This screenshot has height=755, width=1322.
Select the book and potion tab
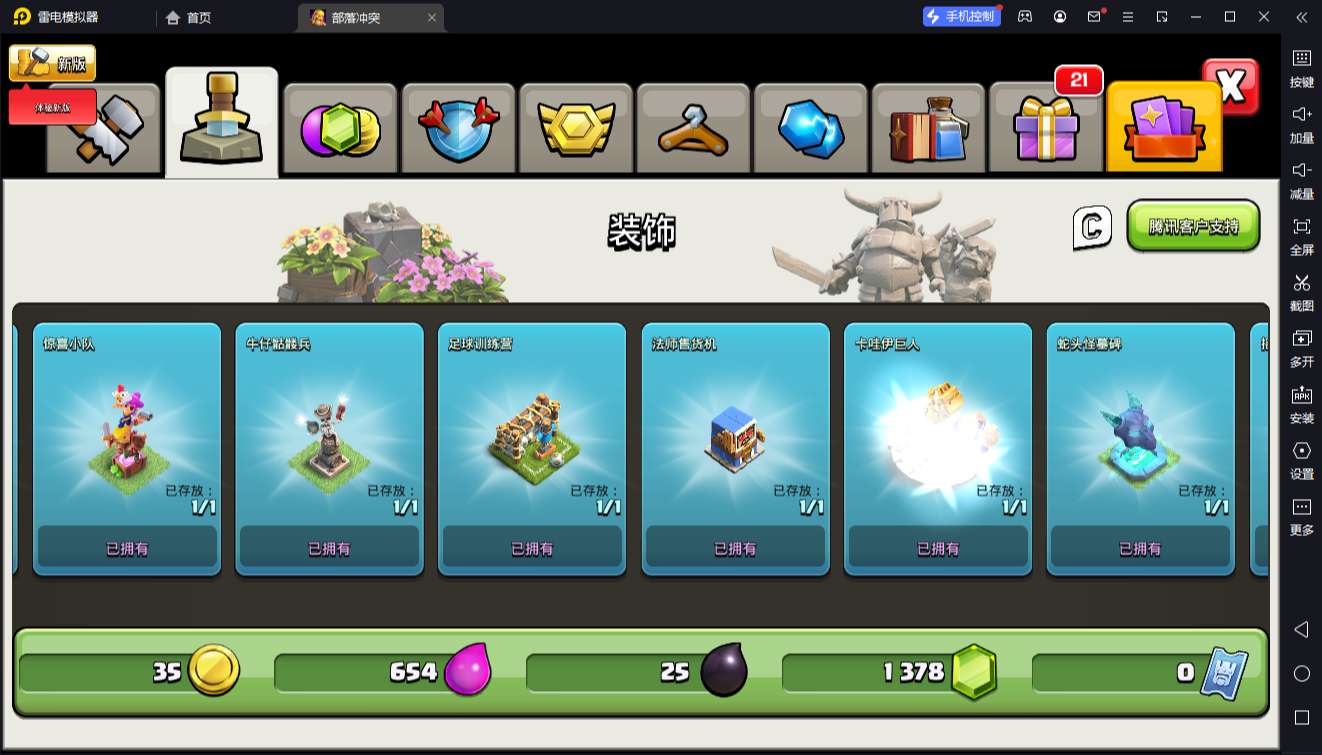(x=929, y=130)
